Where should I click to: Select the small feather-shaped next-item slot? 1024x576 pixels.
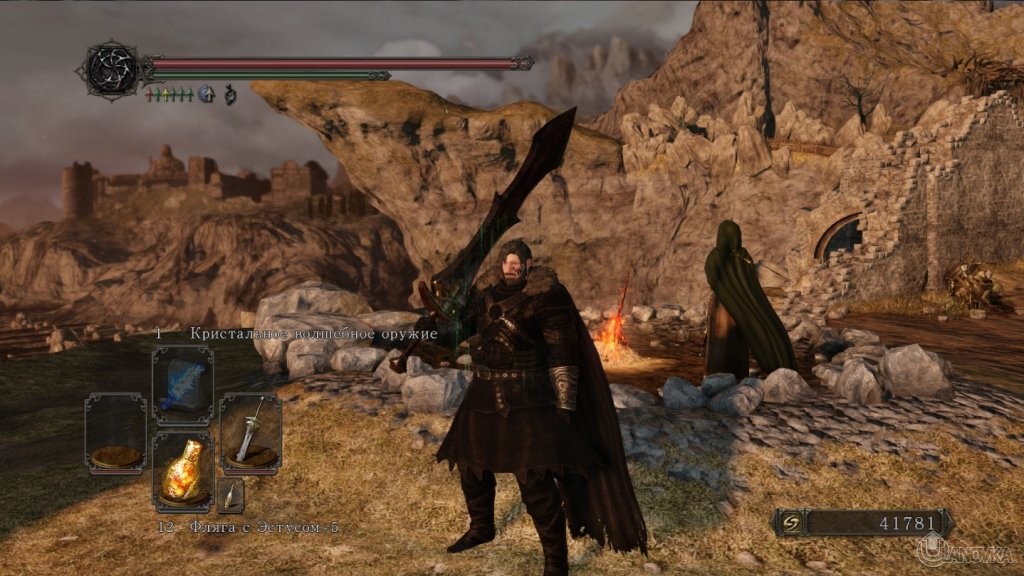click(x=231, y=494)
